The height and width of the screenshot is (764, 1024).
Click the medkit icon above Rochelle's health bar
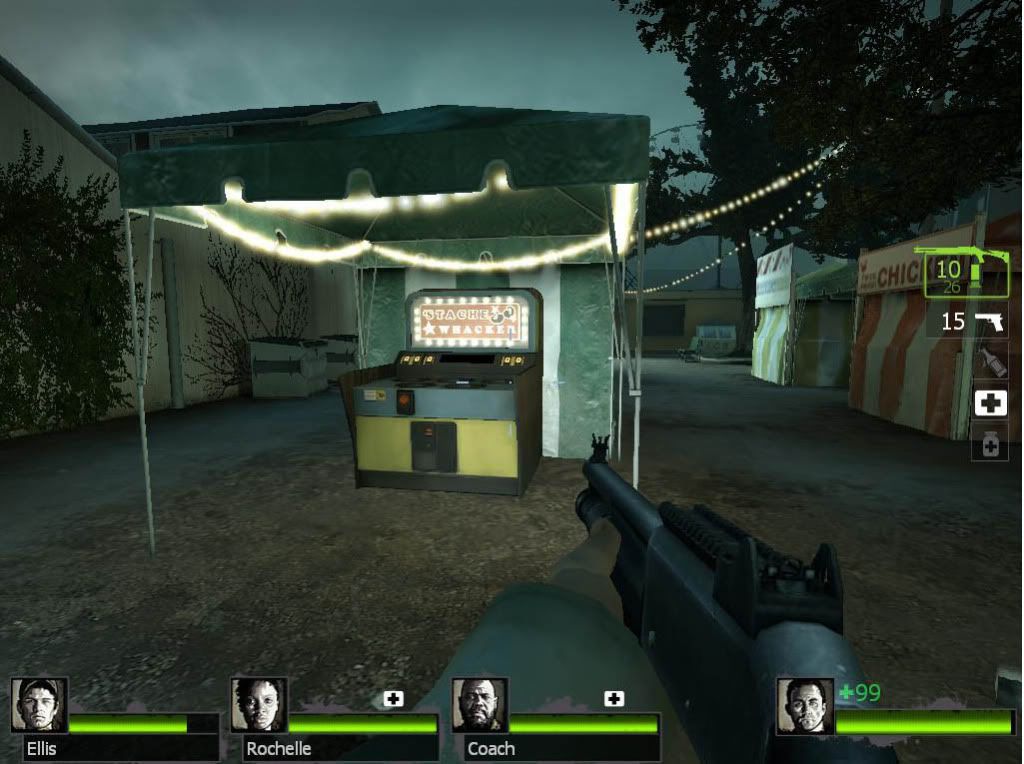click(x=393, y=699)
